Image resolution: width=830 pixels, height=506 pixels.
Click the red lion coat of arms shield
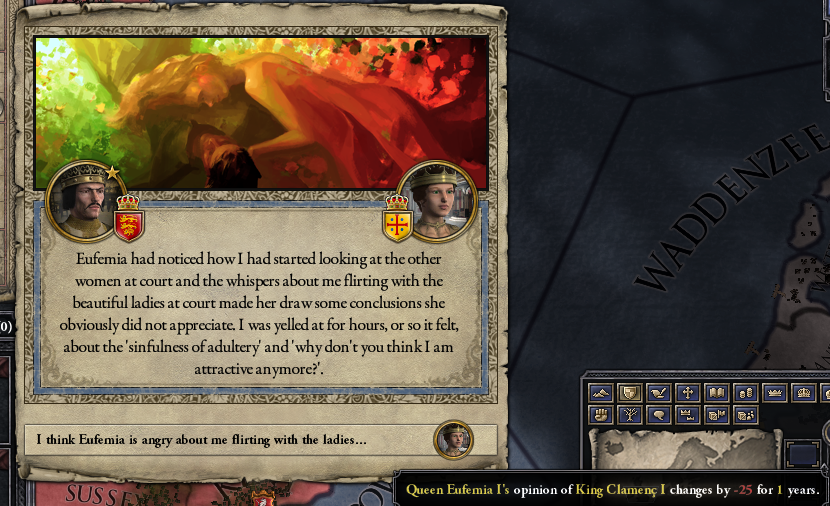(128, 217)
